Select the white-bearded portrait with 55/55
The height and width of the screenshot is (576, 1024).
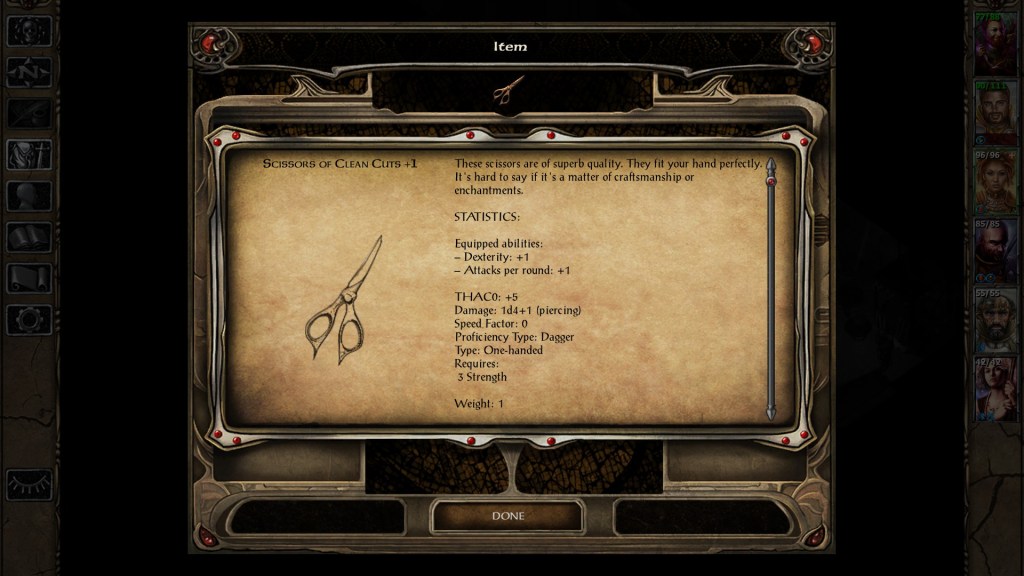[995, 320]
